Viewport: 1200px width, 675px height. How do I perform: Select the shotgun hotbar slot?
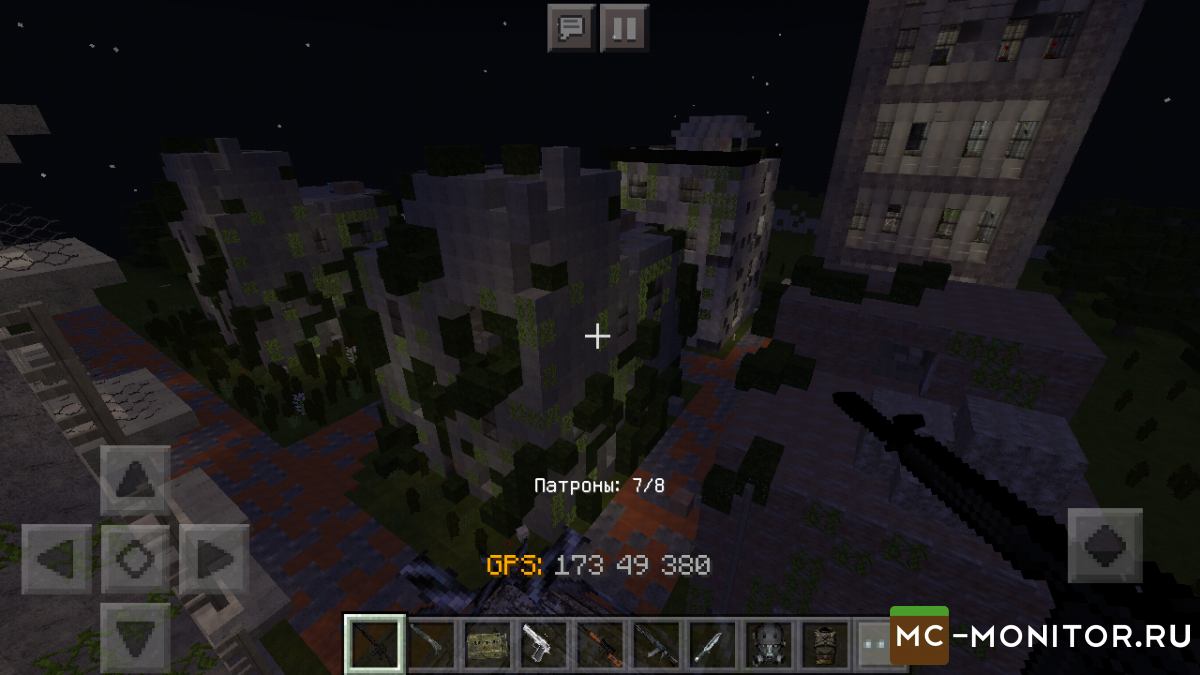click(x=431, y=645)
